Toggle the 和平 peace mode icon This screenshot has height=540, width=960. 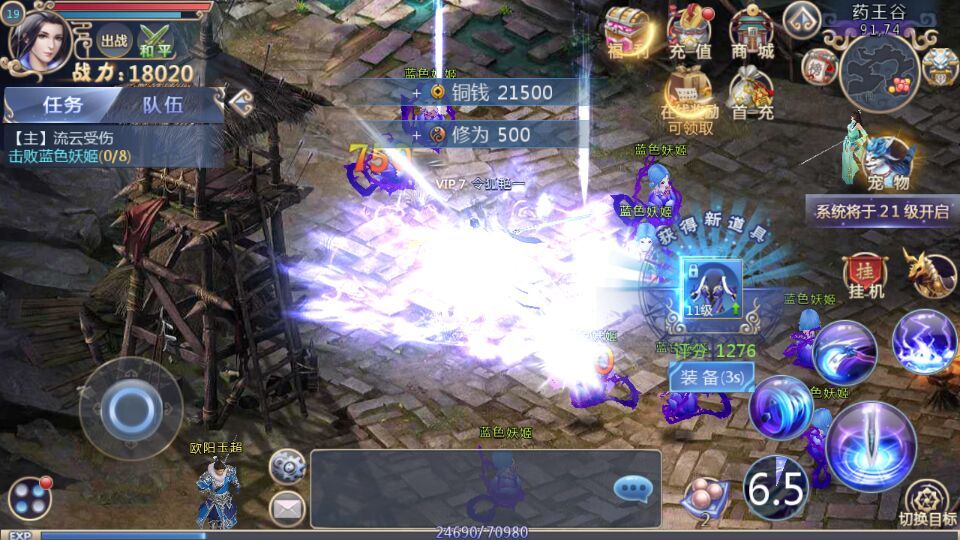point(155,43)
